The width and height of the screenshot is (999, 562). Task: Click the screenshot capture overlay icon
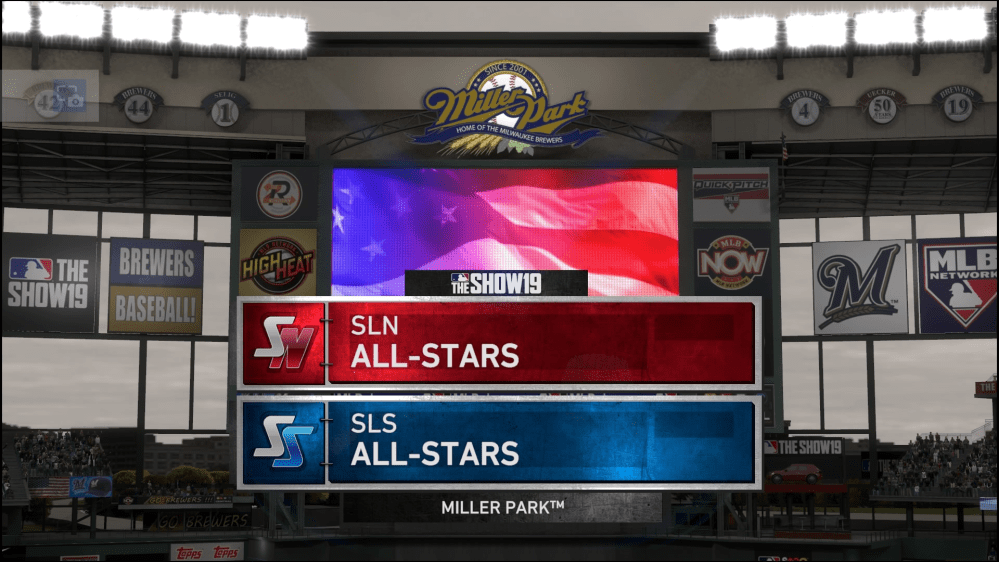click(69, 96)
